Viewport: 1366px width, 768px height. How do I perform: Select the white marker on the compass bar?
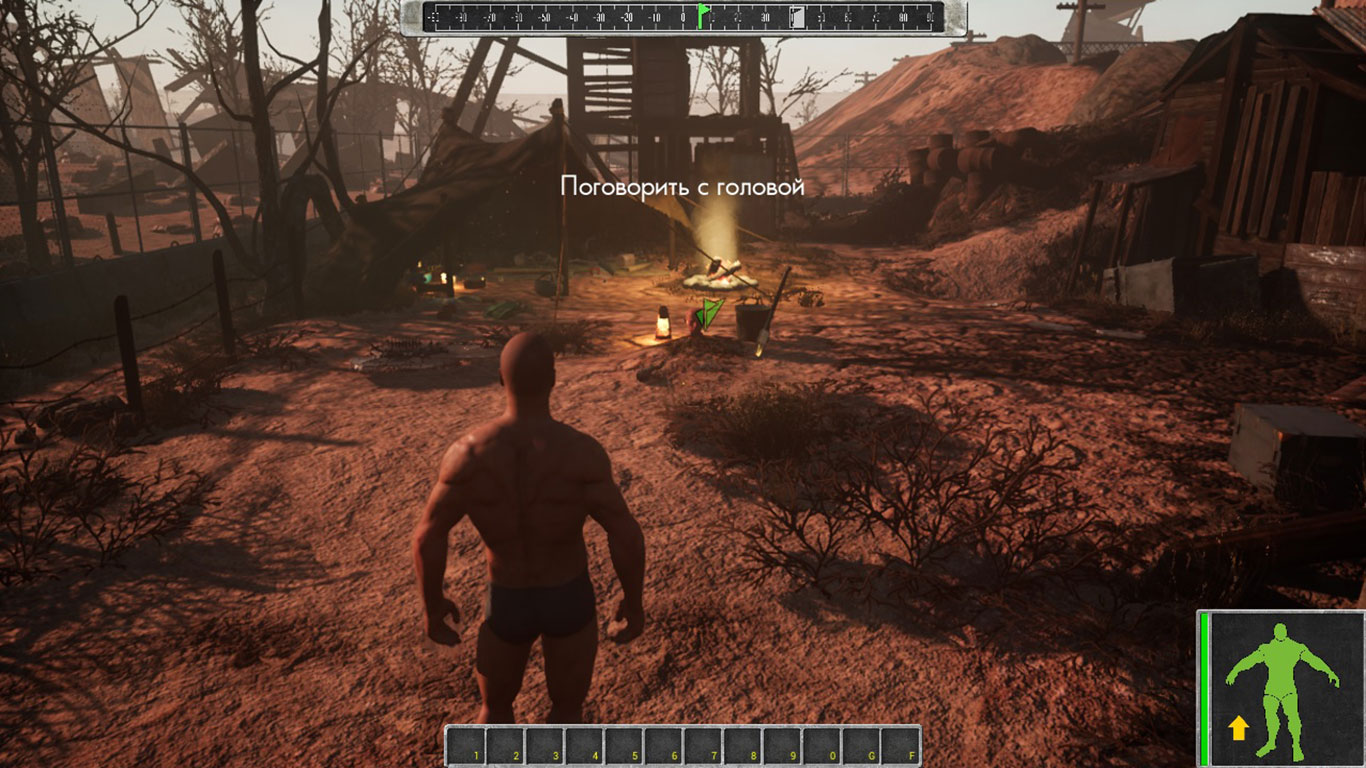pos(797,17)
